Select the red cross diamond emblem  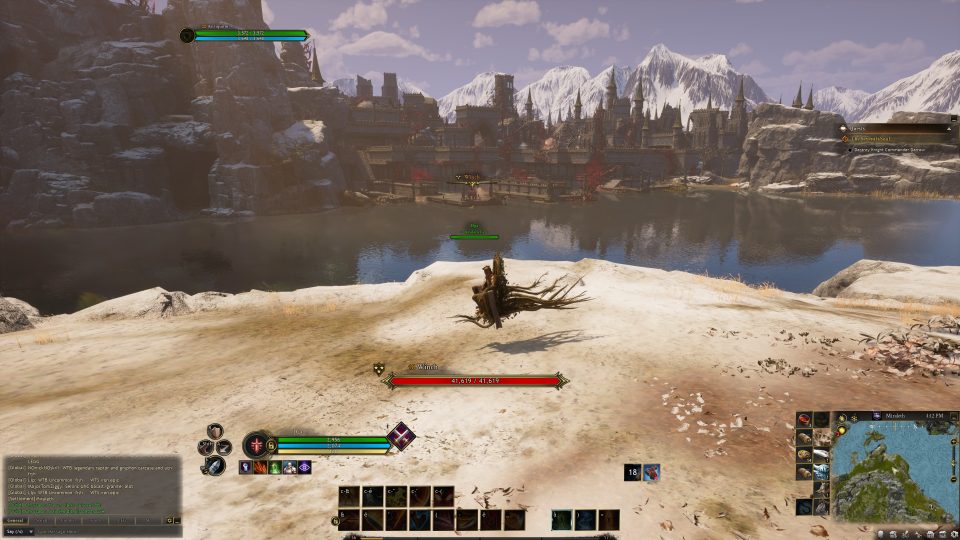pos(401,436)
